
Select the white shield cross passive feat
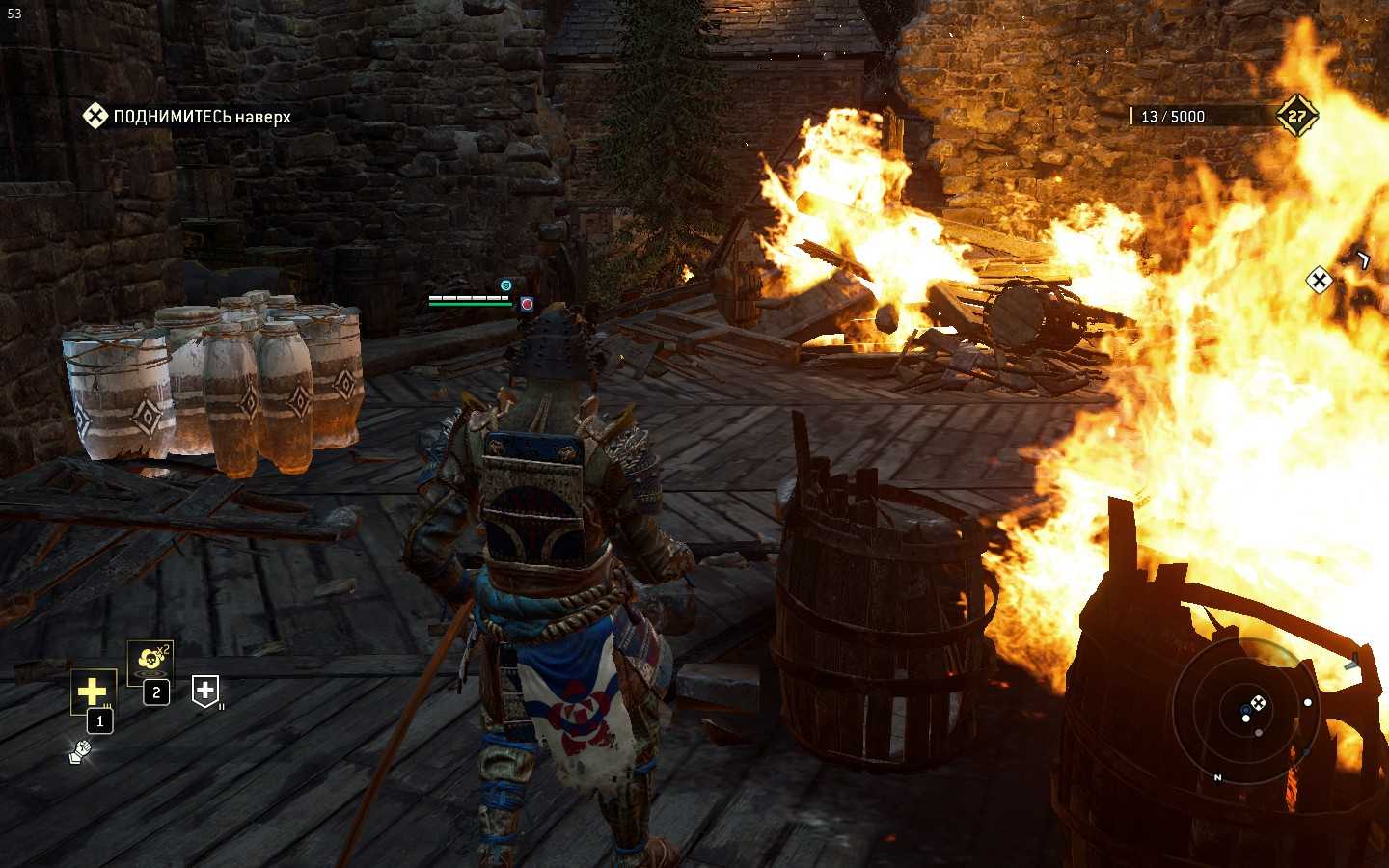205,691
